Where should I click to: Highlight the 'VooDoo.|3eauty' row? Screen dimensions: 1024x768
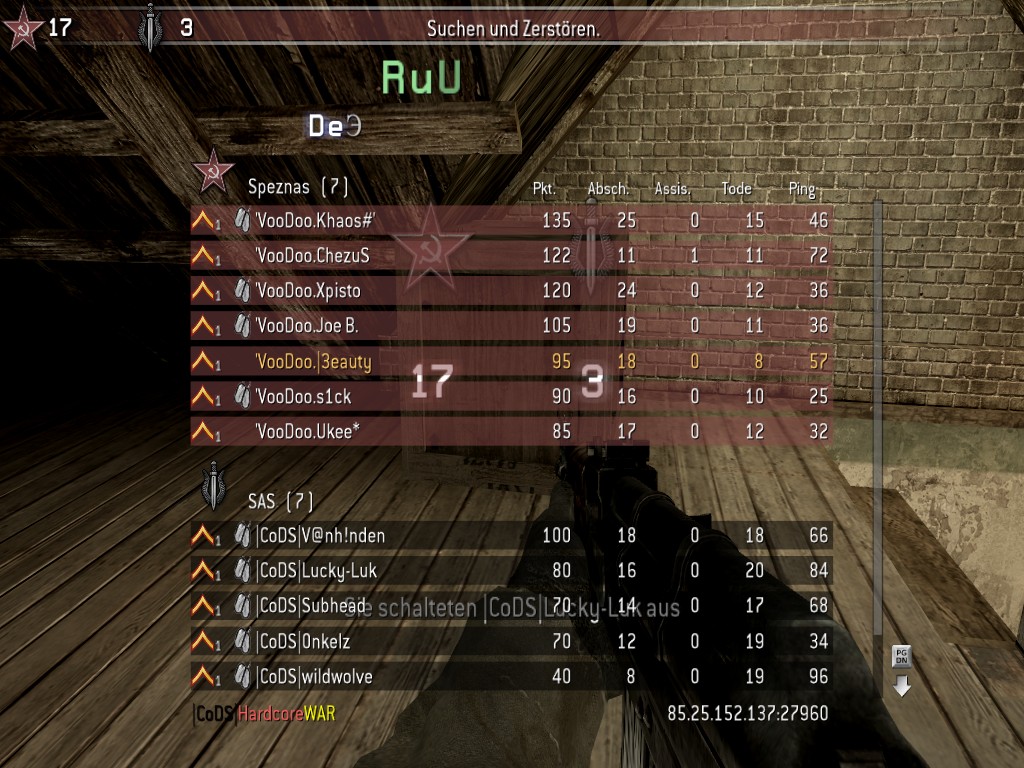click(511, 362)
